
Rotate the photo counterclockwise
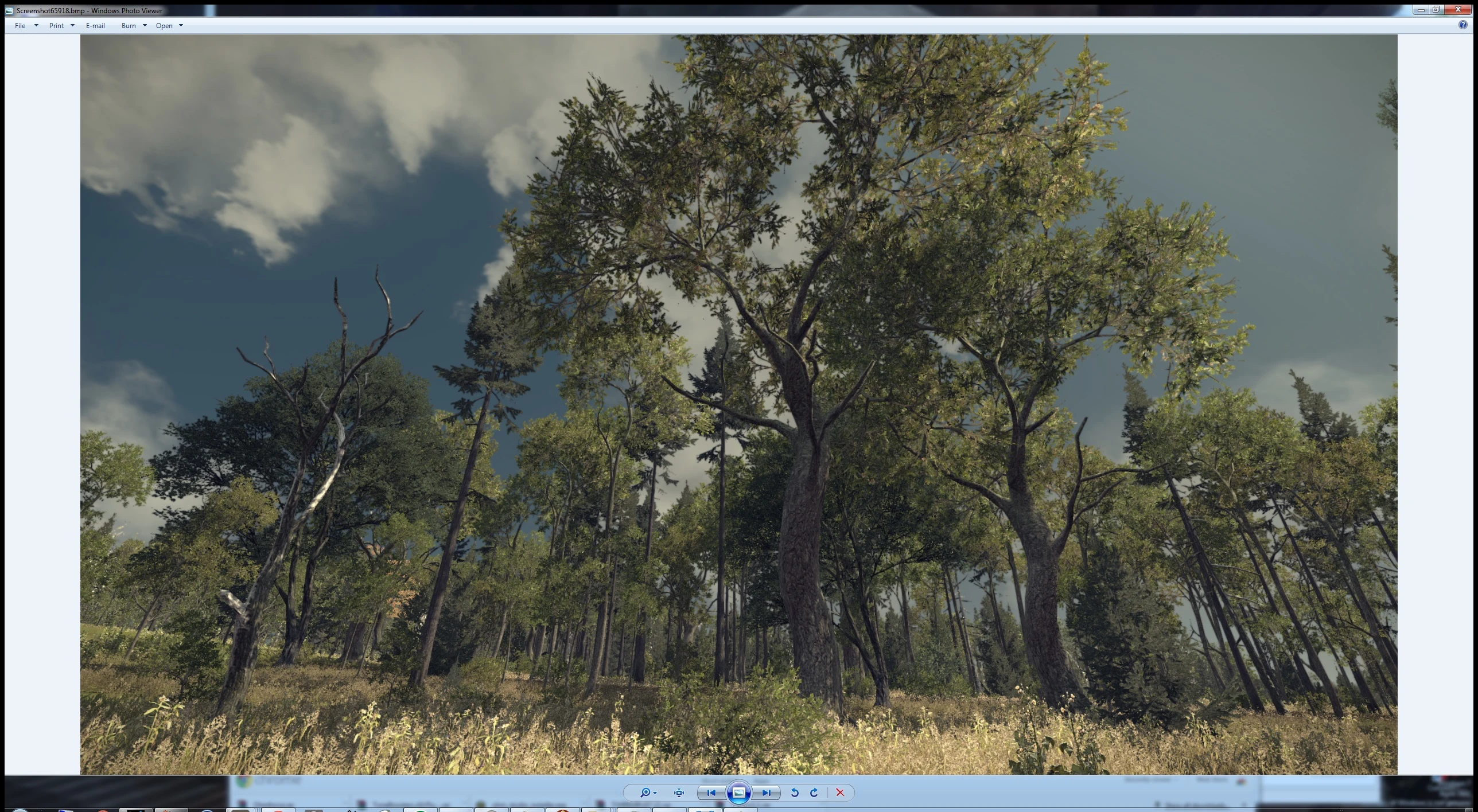[795, 793]
